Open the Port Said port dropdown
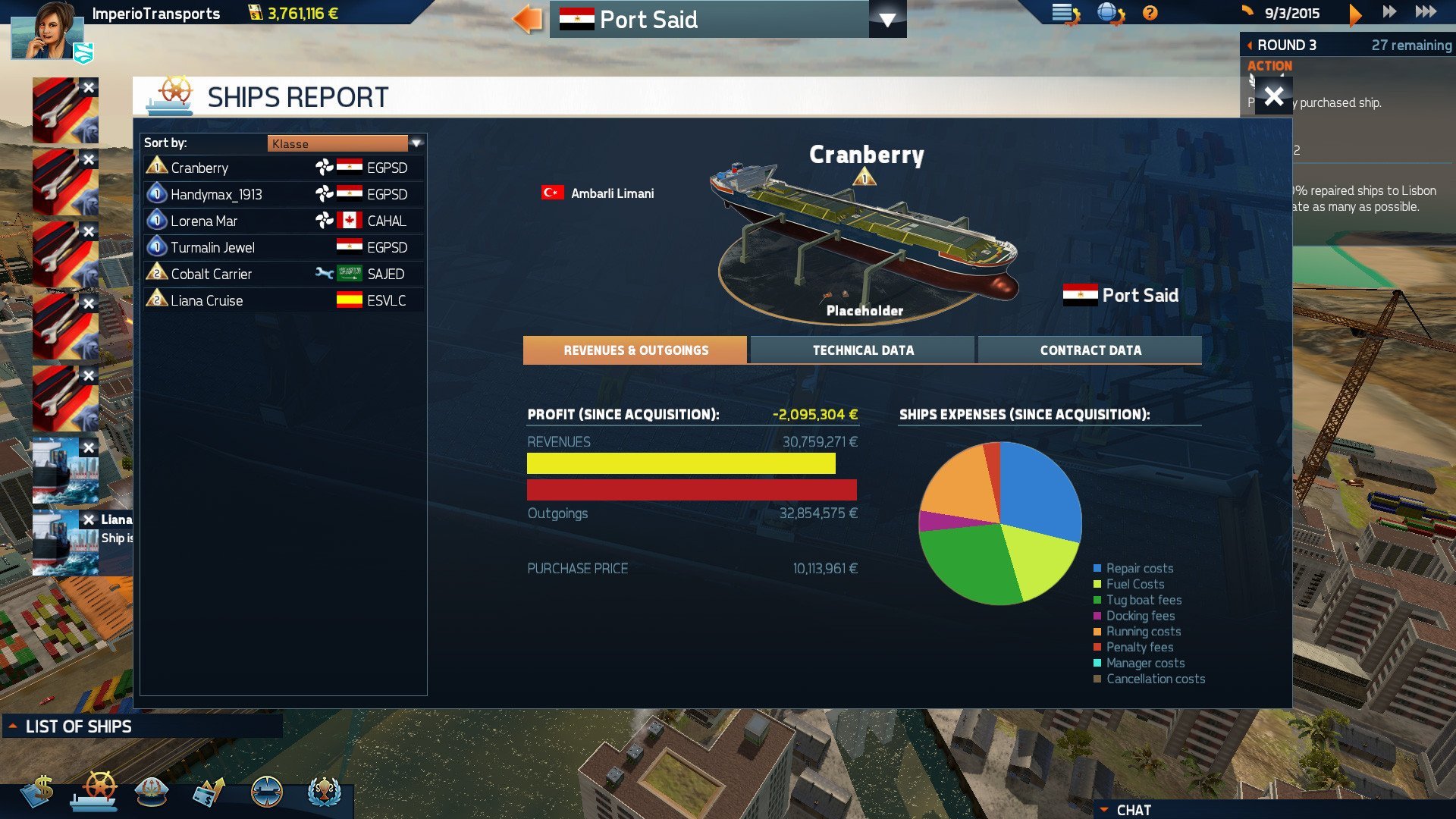Viewport: 1456px width, 819px height. click(x=887, y=20)
